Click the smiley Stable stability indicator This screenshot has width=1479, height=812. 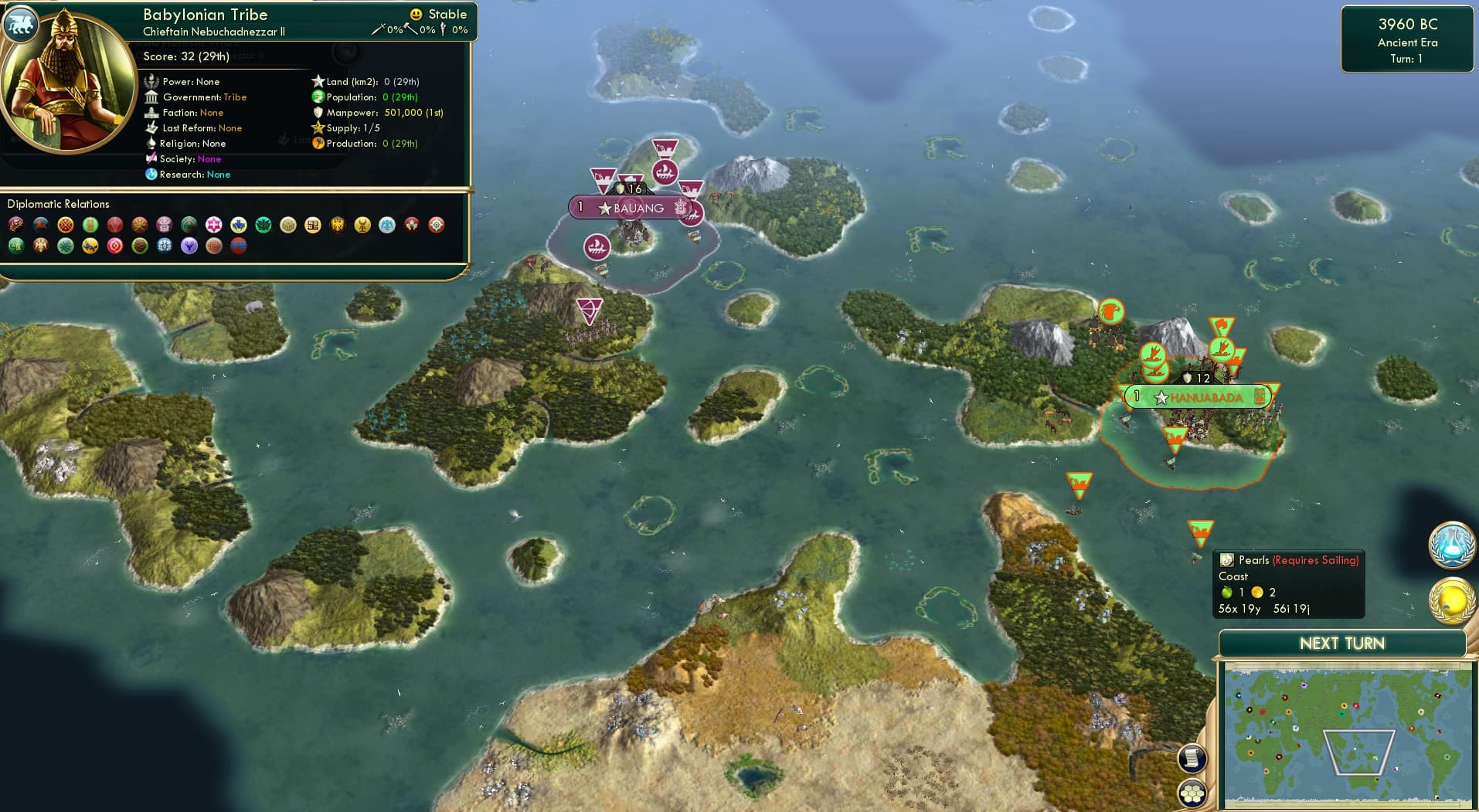[416, 13]
